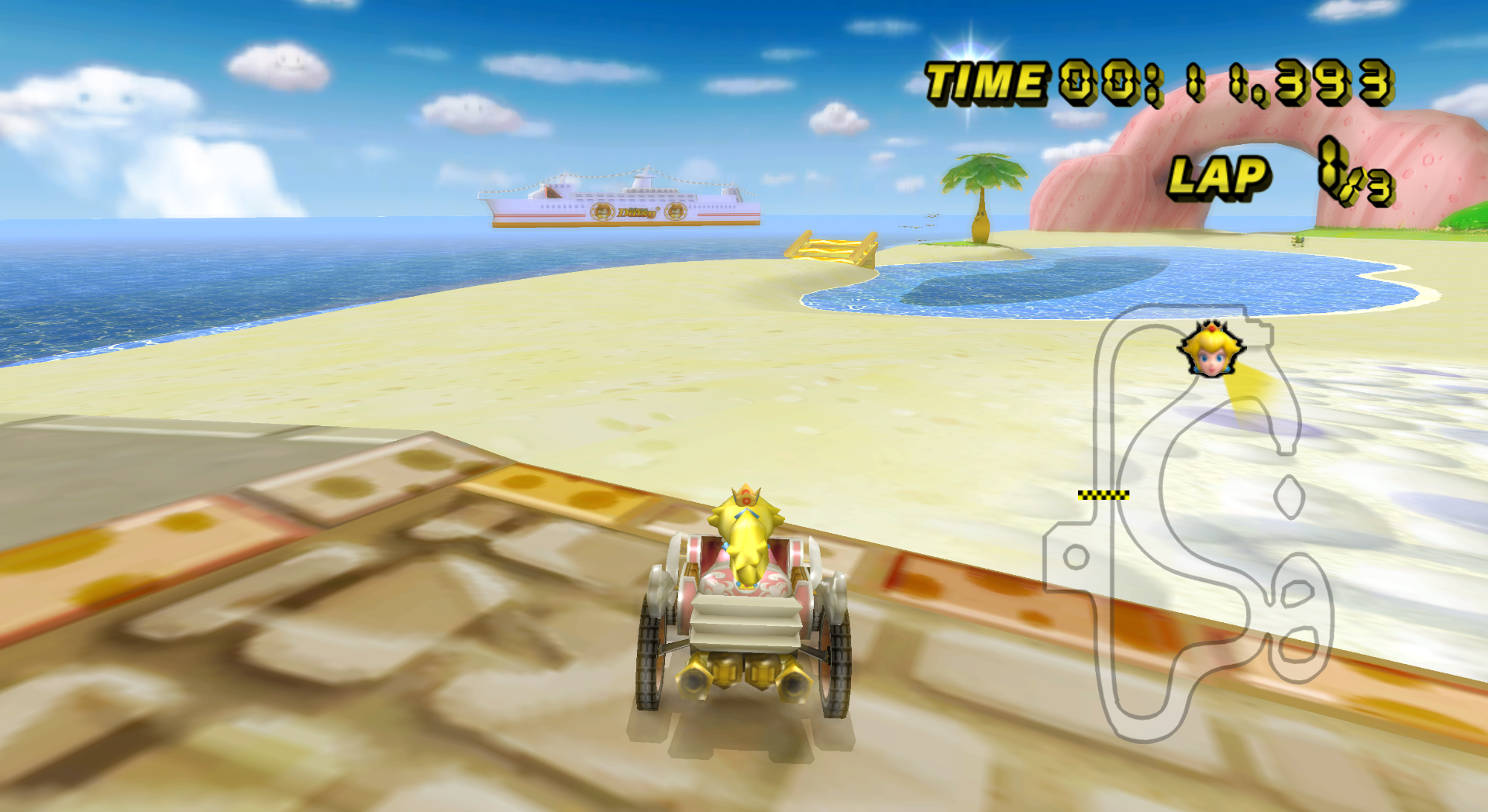1488x812 pixels.
Task: Select the palm tree on the sand island
Action: pos(980,194)
